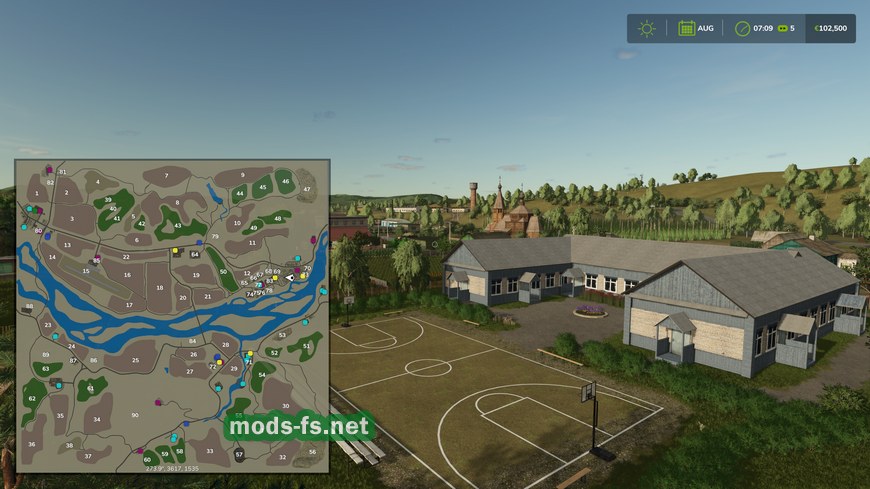Click the mods-fs.net watermark
The width and height of the screenshot is (870, 489).
(299, 427)
